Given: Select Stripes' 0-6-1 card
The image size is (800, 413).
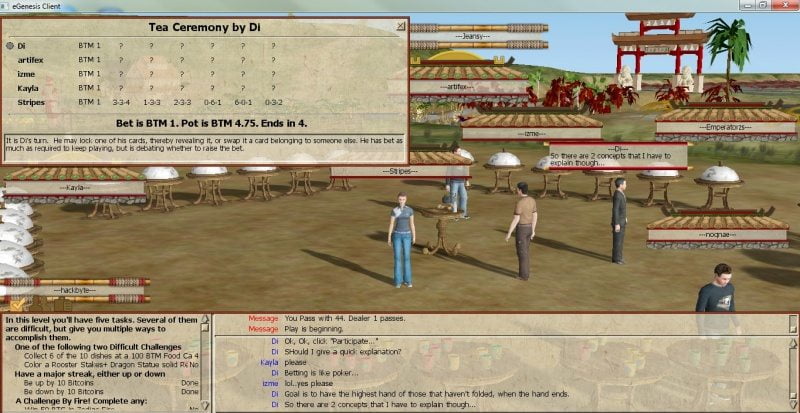Looking at the screenshot, I should [x=213, y=102].
